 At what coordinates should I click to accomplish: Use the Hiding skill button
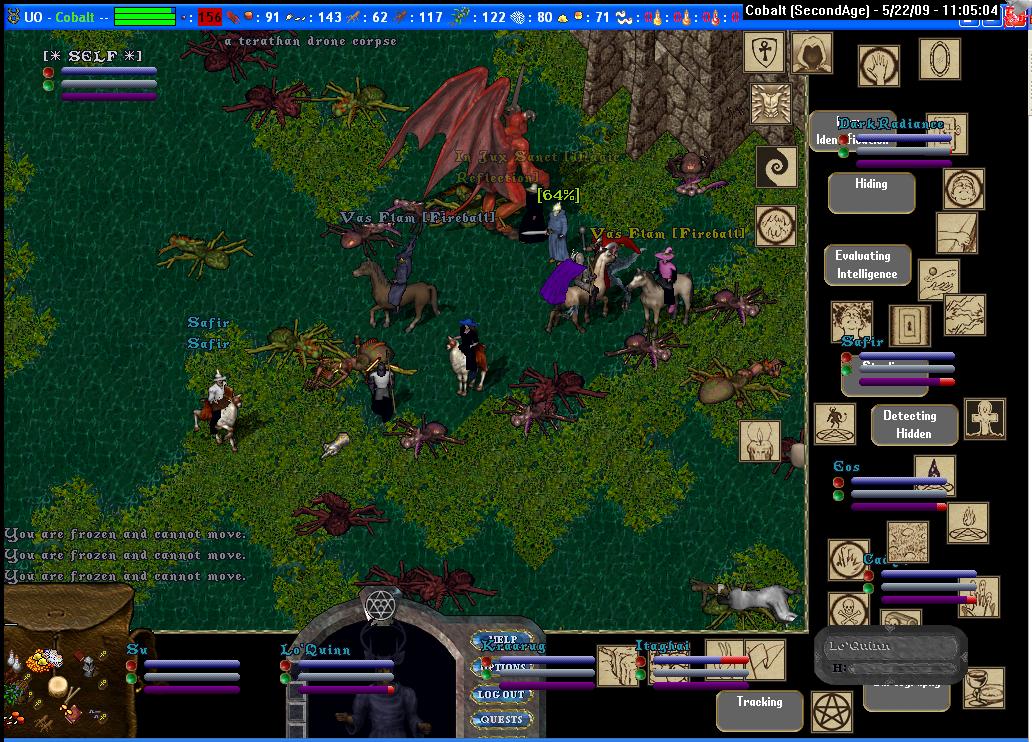pyautogui.click(x=871, y=192)
